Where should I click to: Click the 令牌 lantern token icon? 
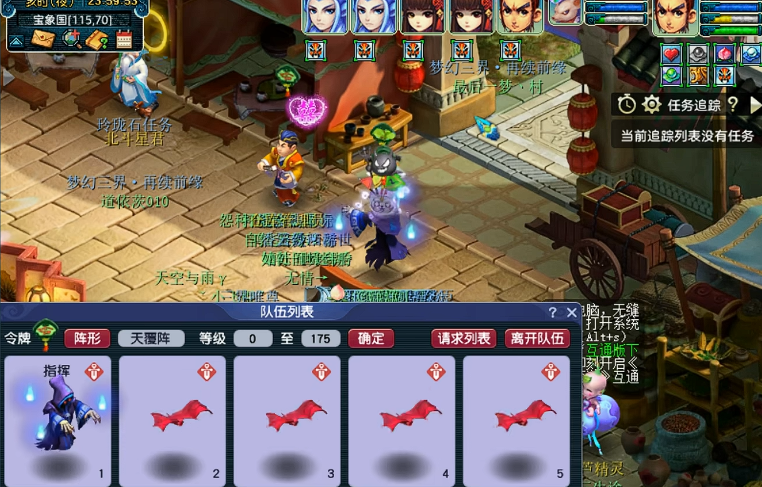click(45, 335)
